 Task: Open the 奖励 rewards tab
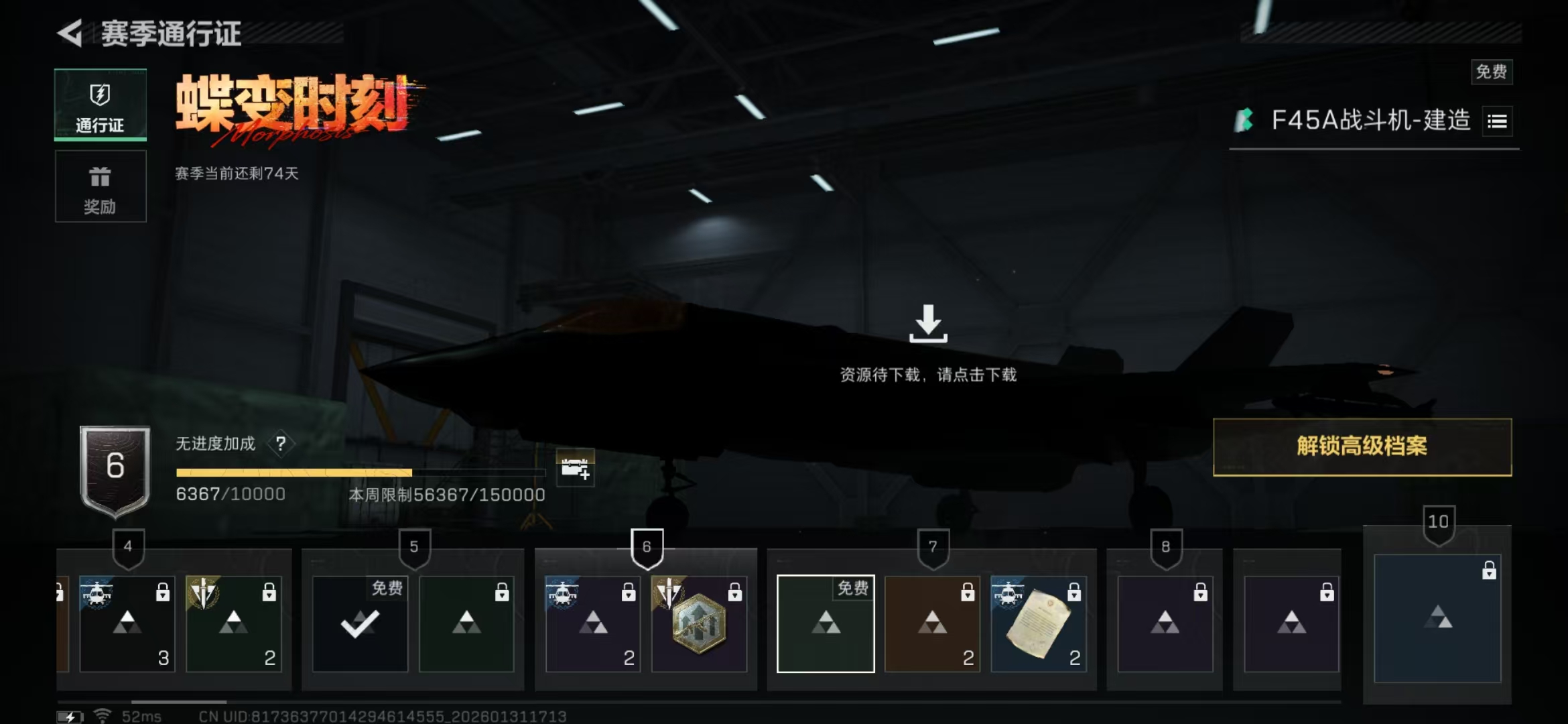point(100,187)
